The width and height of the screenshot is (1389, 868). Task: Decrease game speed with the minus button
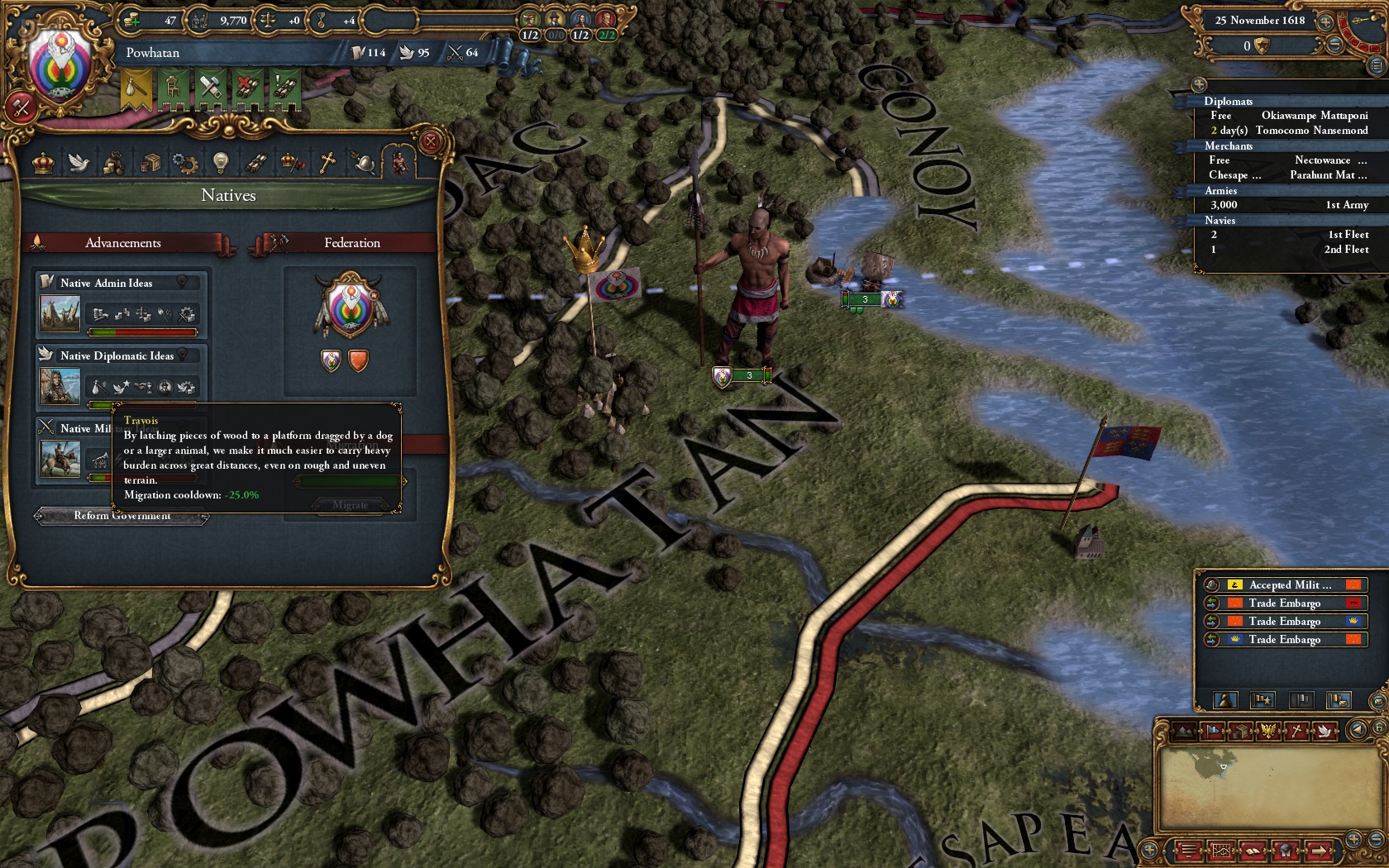tap(1334, 45)
